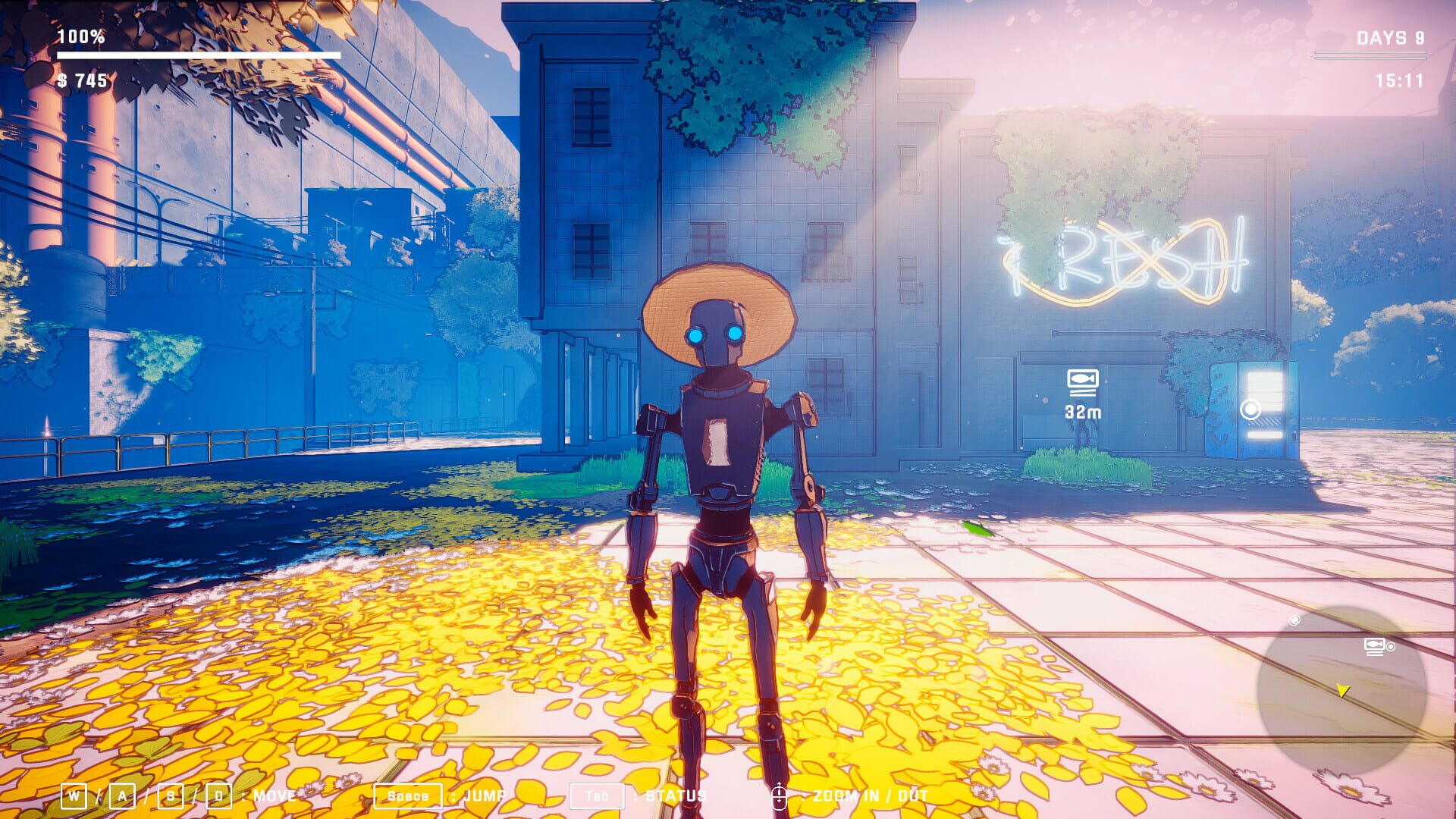The image size is (1456, 819).
Task: Click the mouse scroll icon for zoom controls
Action: click(x=780, y=795)
